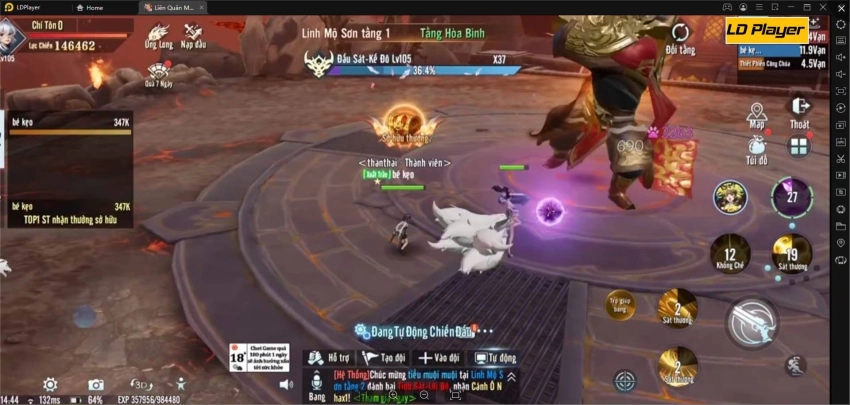Click the Hỗ trợ button

(329, 357)
